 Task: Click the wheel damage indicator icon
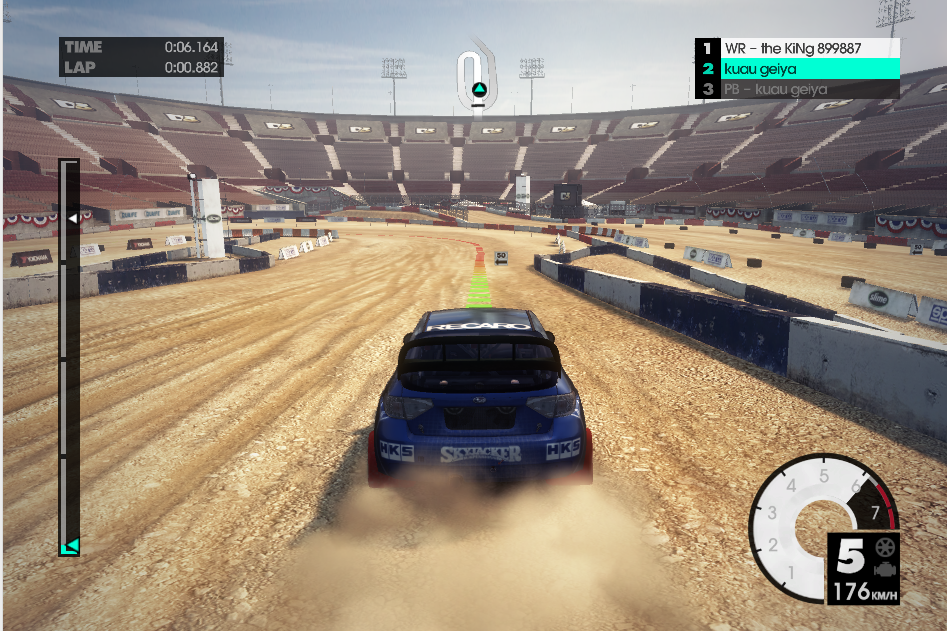(885, 548)
